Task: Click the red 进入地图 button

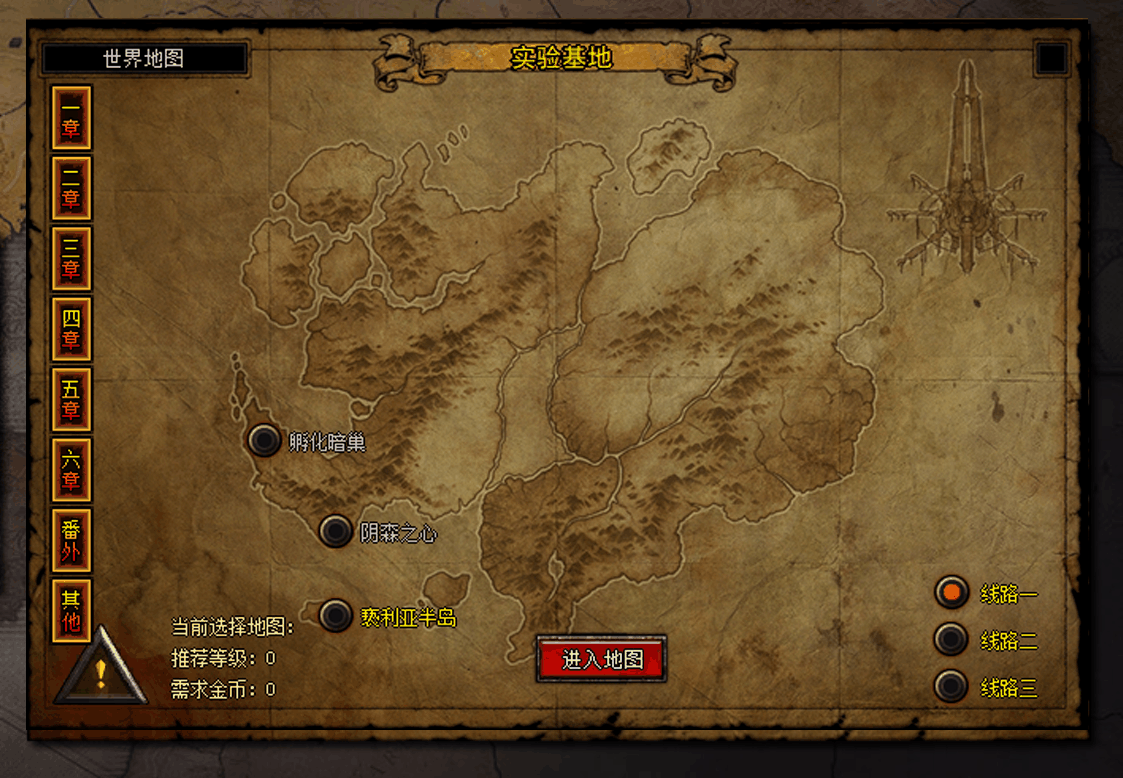Action: (601, 659)
